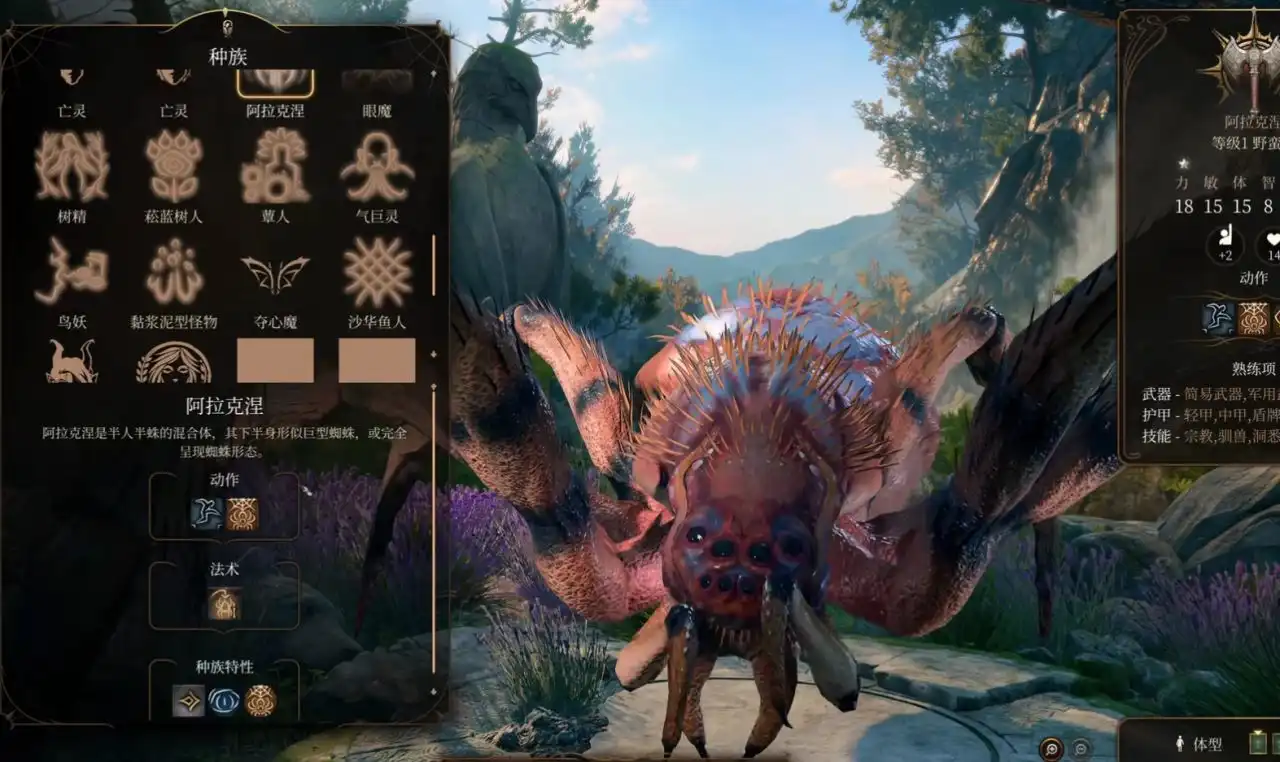
Task: Click the golden spider trait under 种族特性
Action: coord(260,700)
